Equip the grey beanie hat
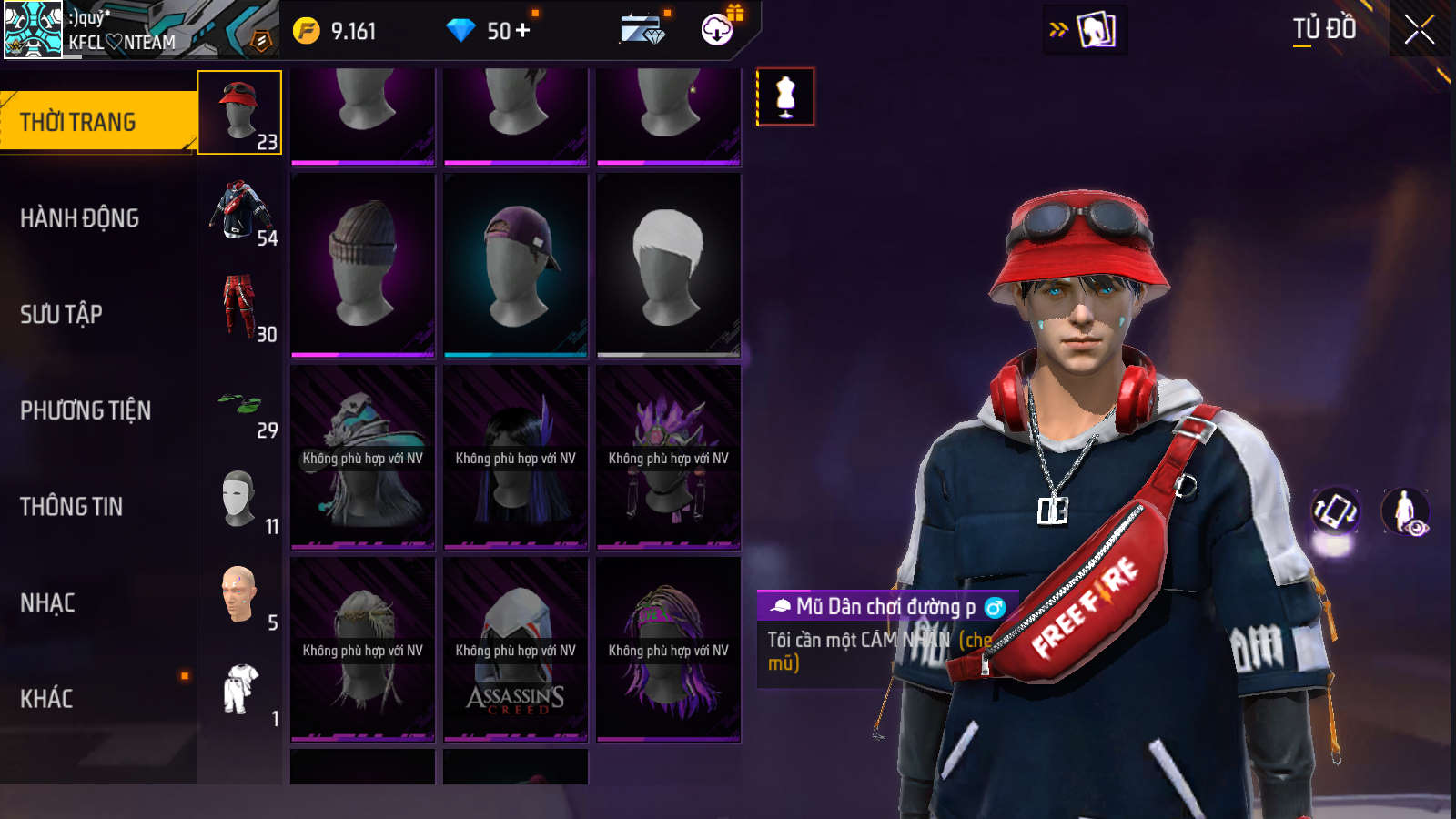The width and height of the screenshot is (1456, 819). pos(363,264)
